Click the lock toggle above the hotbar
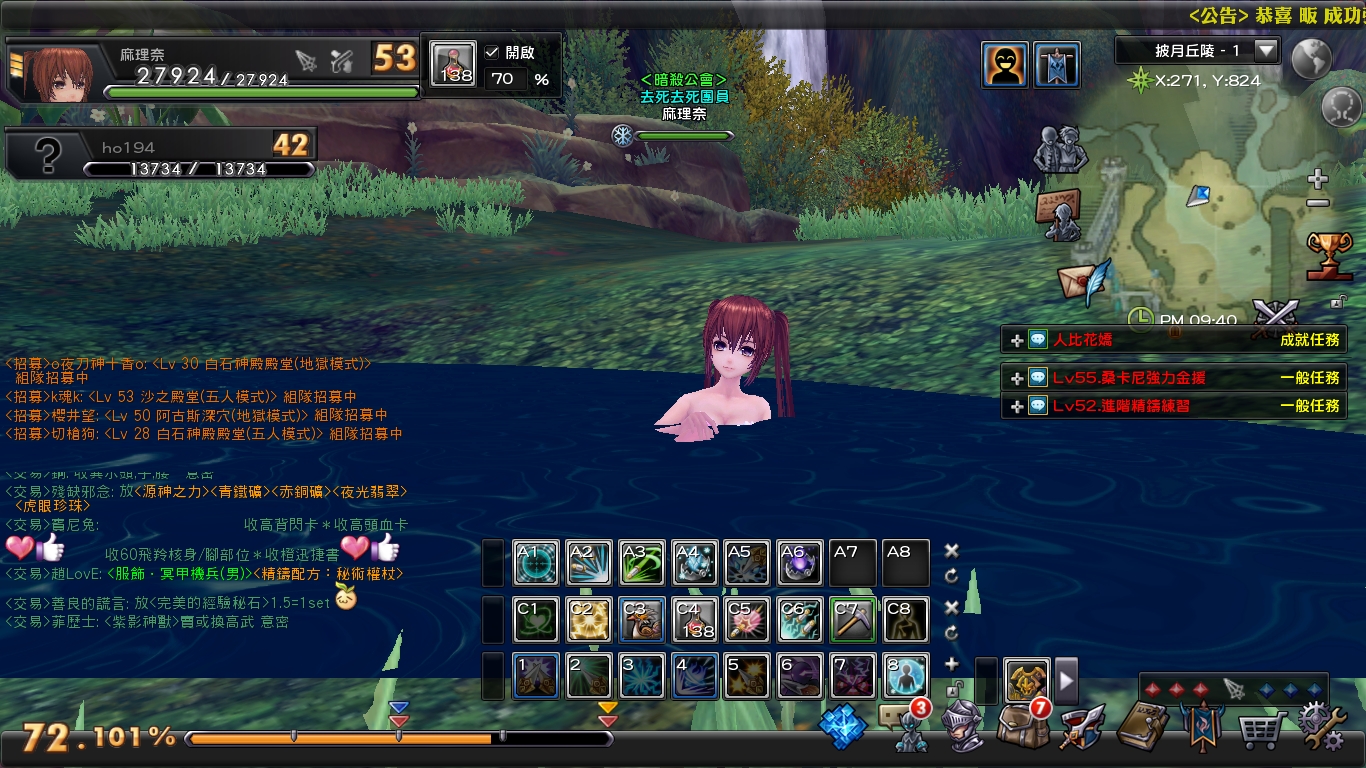The image size is (1366, 768). click(x=952, y=688)
